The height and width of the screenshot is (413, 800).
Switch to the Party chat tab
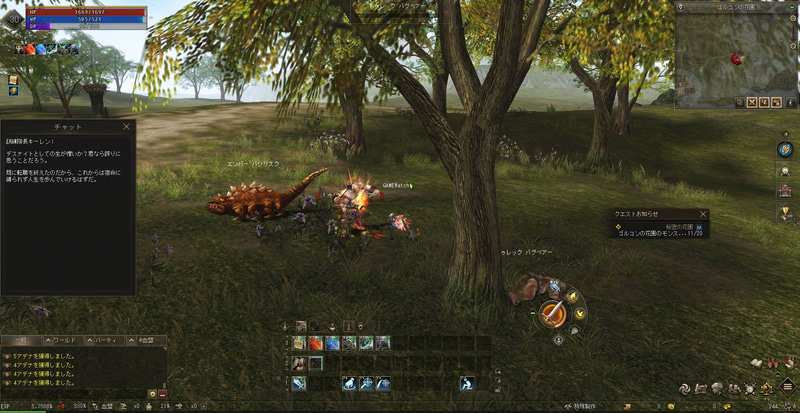pos(104,341)
